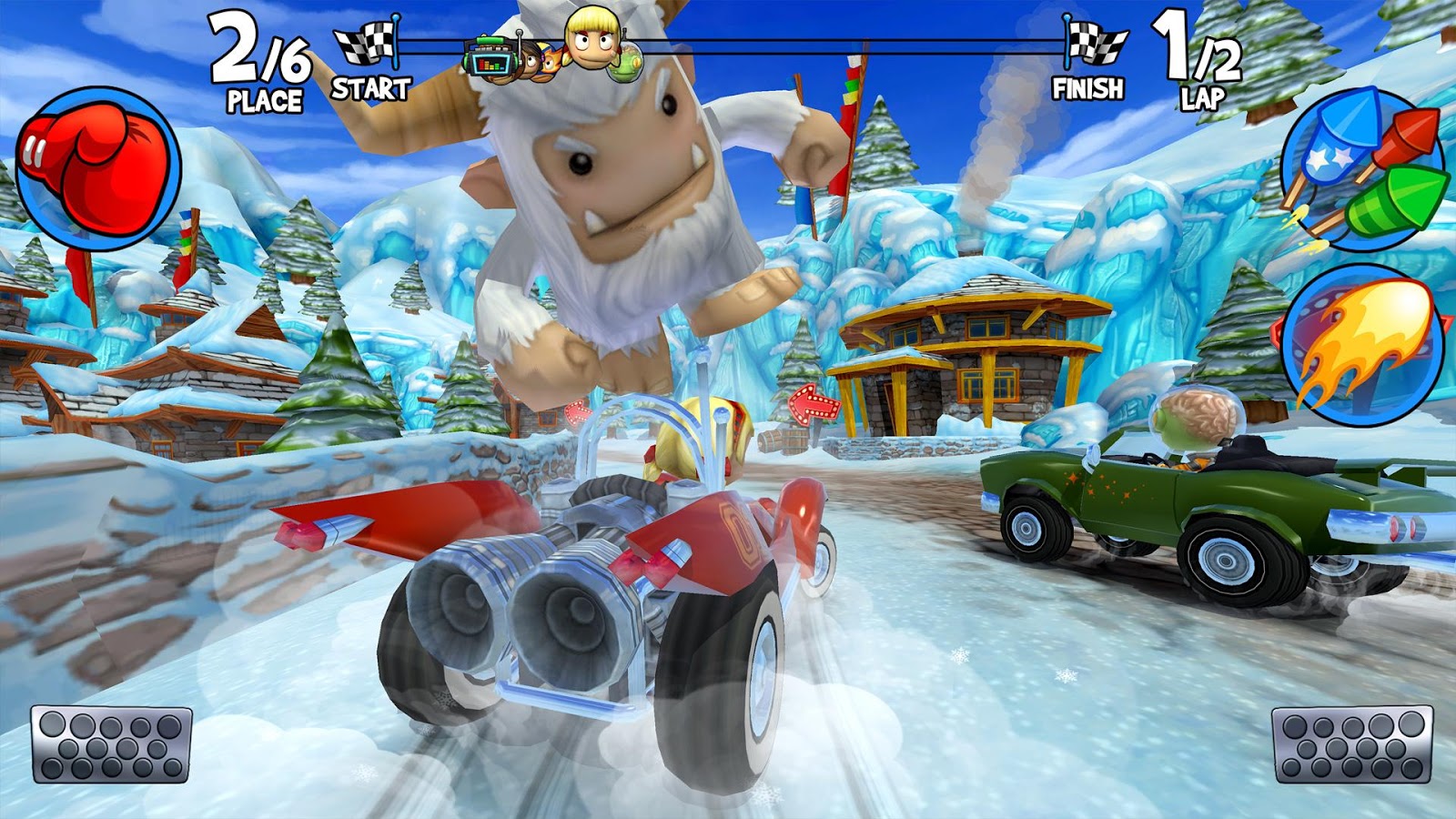
Task: Tap the green alien racer avatar
Action: [x=628, y=62]
